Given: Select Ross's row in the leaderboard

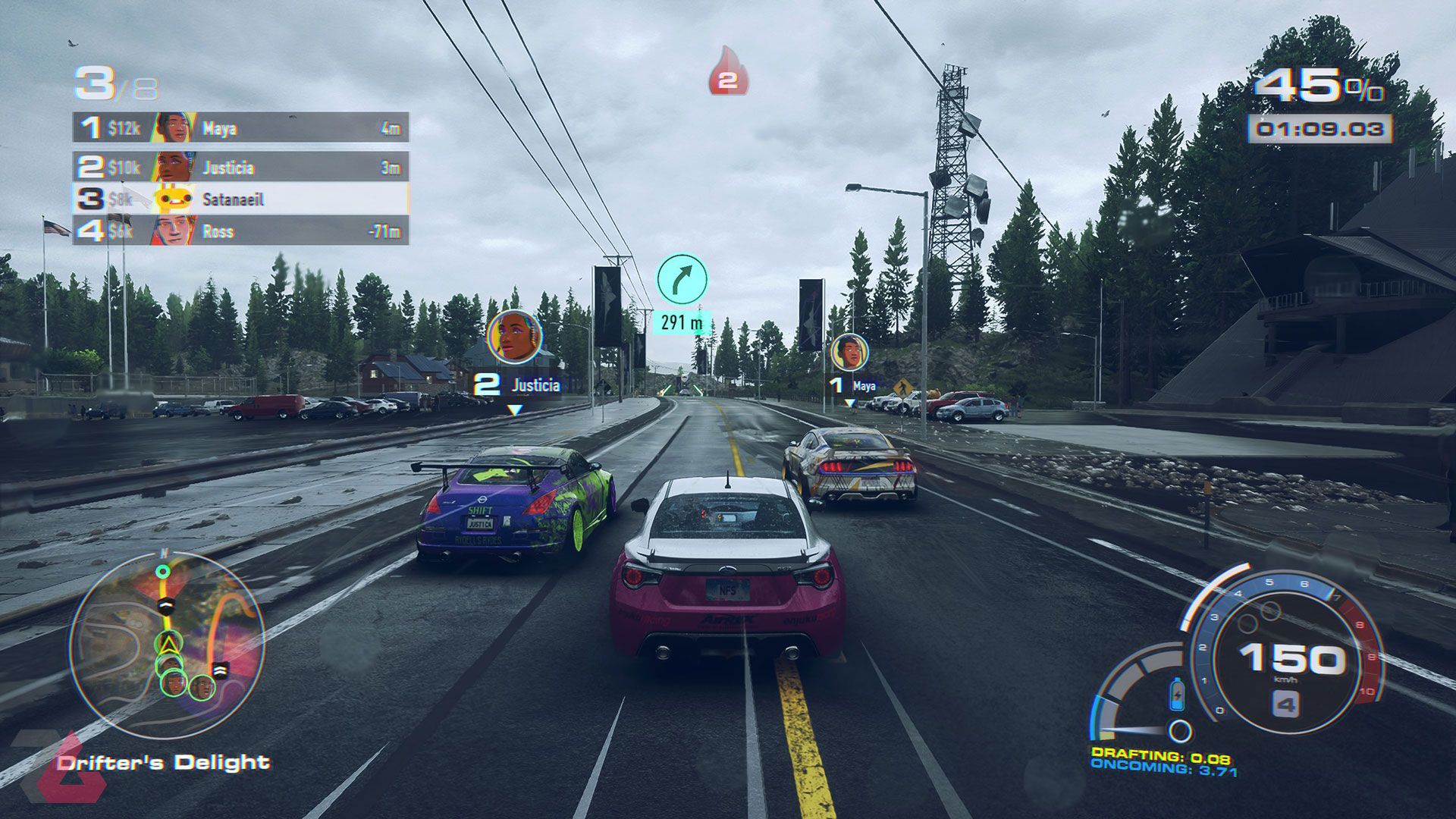Looking at the screenshot, I should [x=240, y=231].
